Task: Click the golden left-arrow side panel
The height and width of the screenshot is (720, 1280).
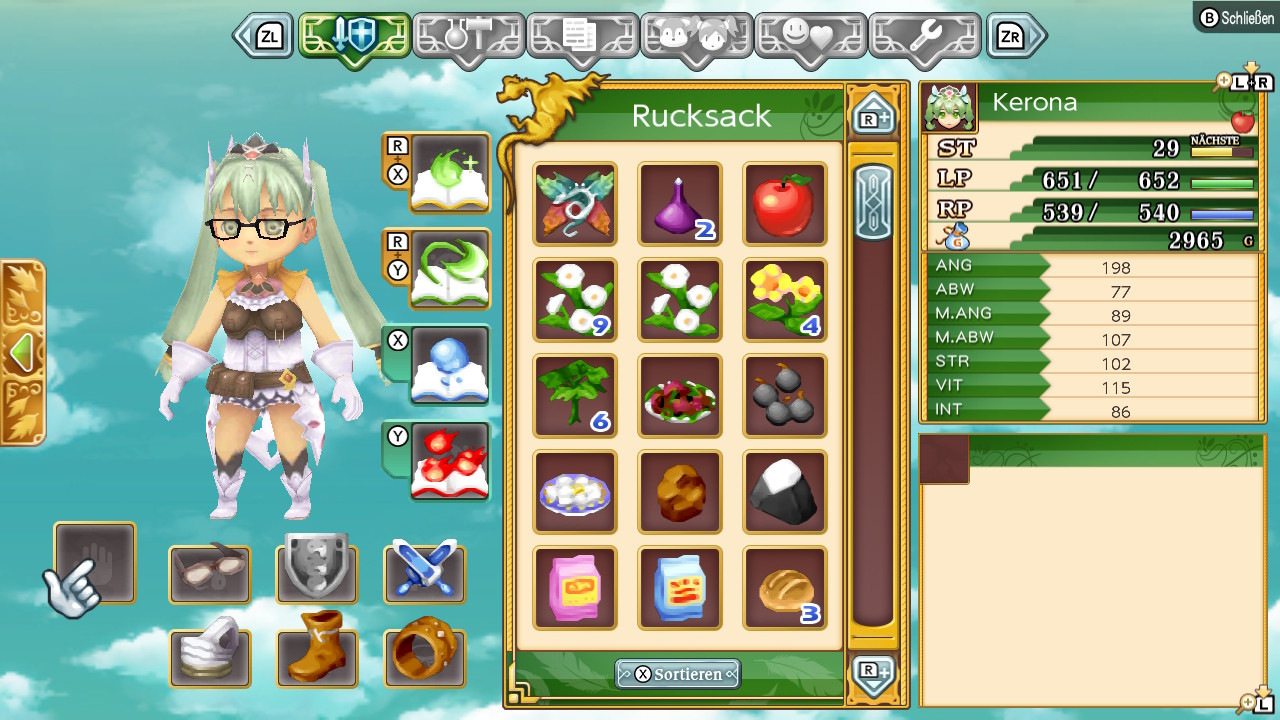Action: click(x=22, y=352)
